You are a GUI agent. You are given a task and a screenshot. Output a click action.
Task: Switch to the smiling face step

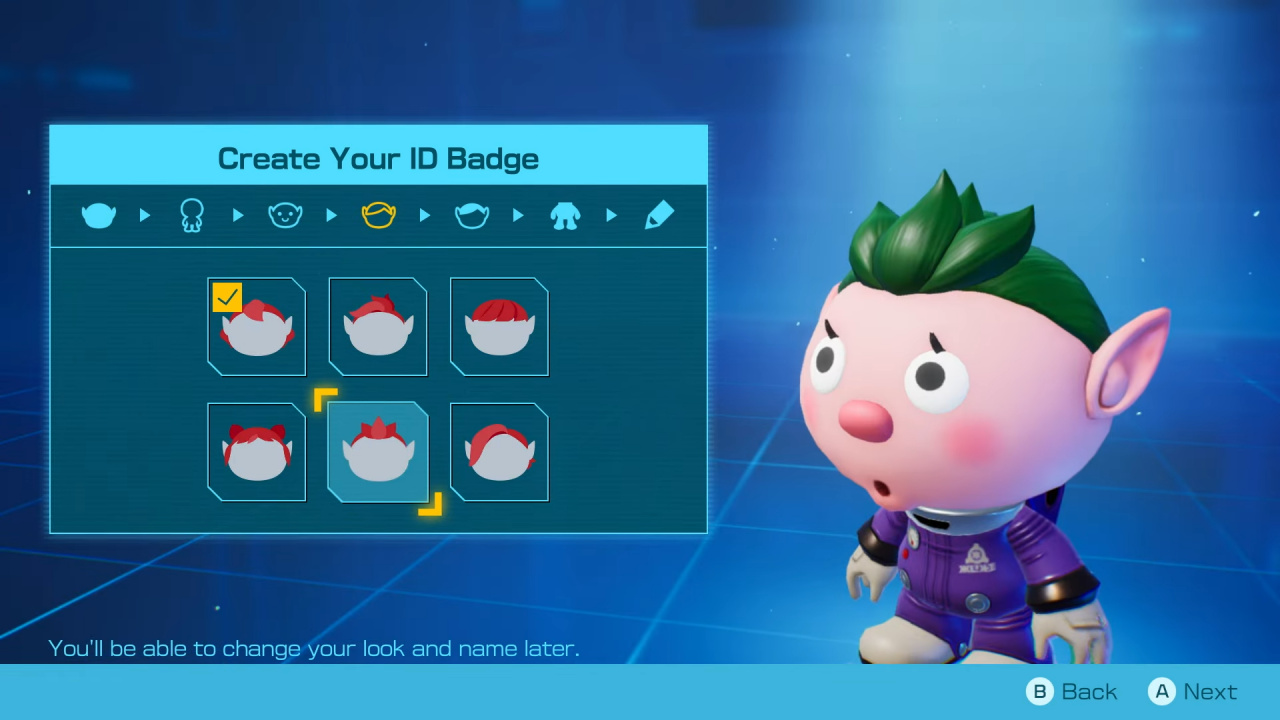pos(285,215)
